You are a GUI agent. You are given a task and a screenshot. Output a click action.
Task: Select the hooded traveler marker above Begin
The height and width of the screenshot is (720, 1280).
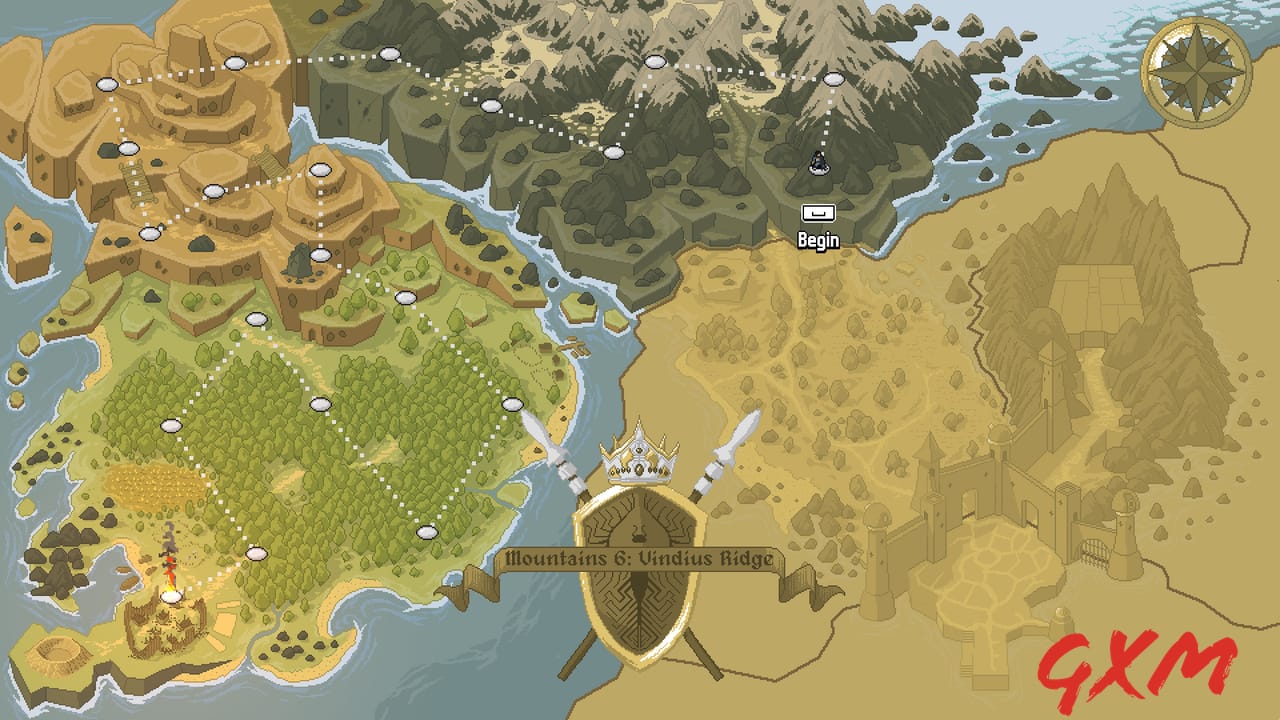pos(816,164)
